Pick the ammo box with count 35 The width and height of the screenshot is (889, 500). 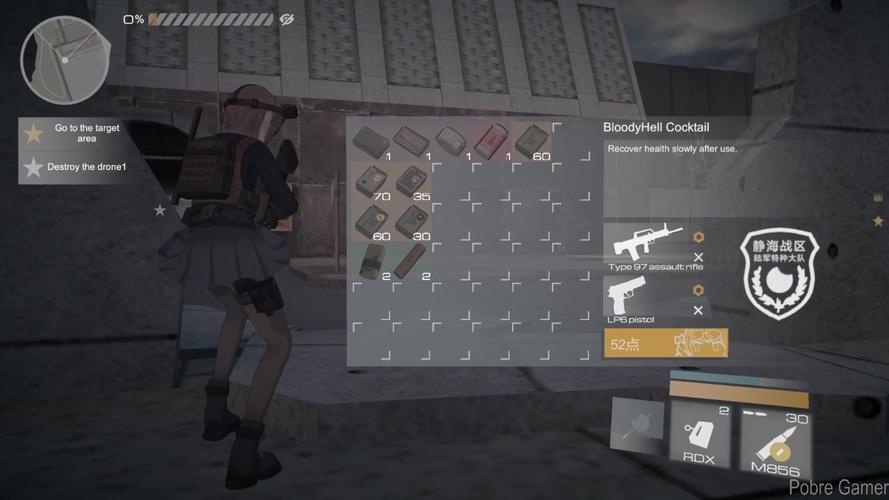pos(411,181)
